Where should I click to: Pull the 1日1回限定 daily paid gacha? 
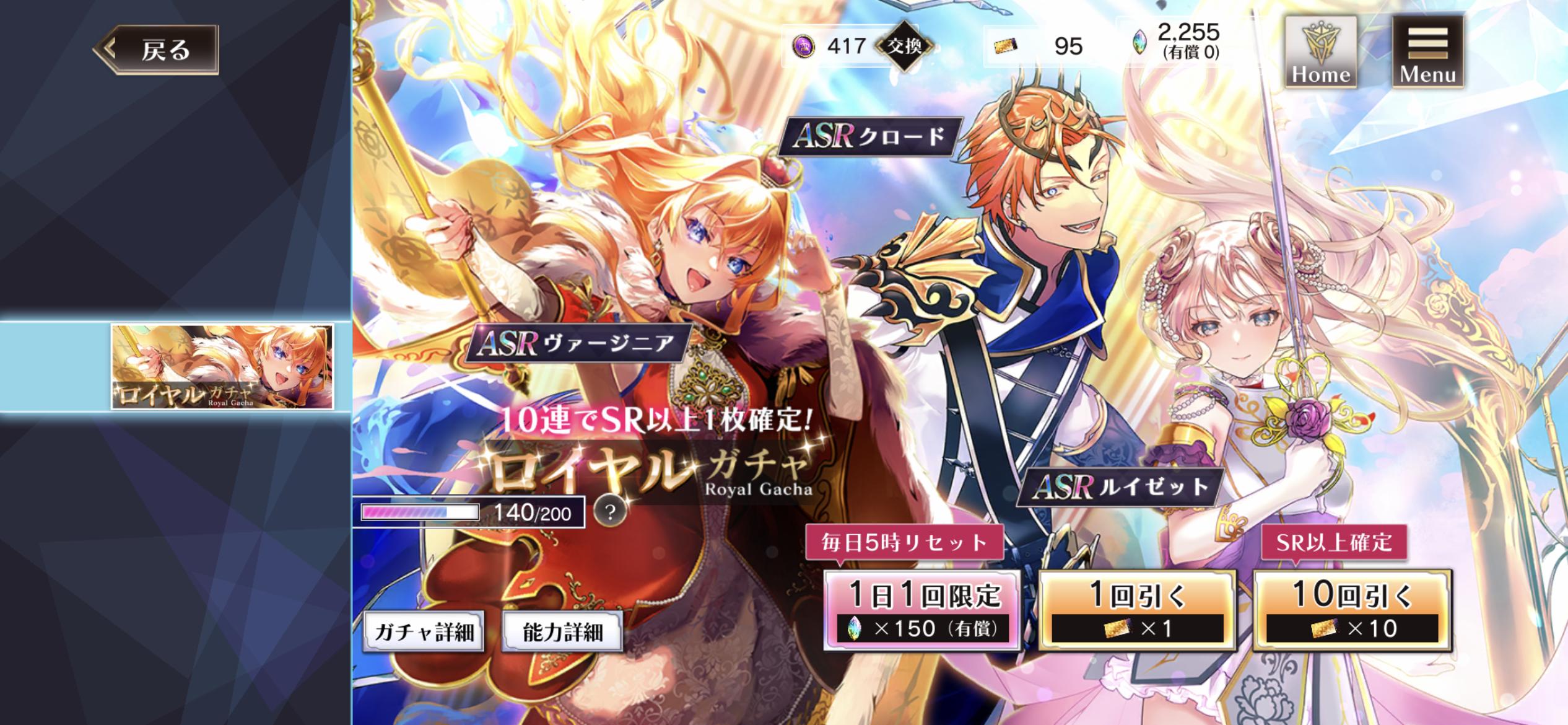tap(922, 610)
